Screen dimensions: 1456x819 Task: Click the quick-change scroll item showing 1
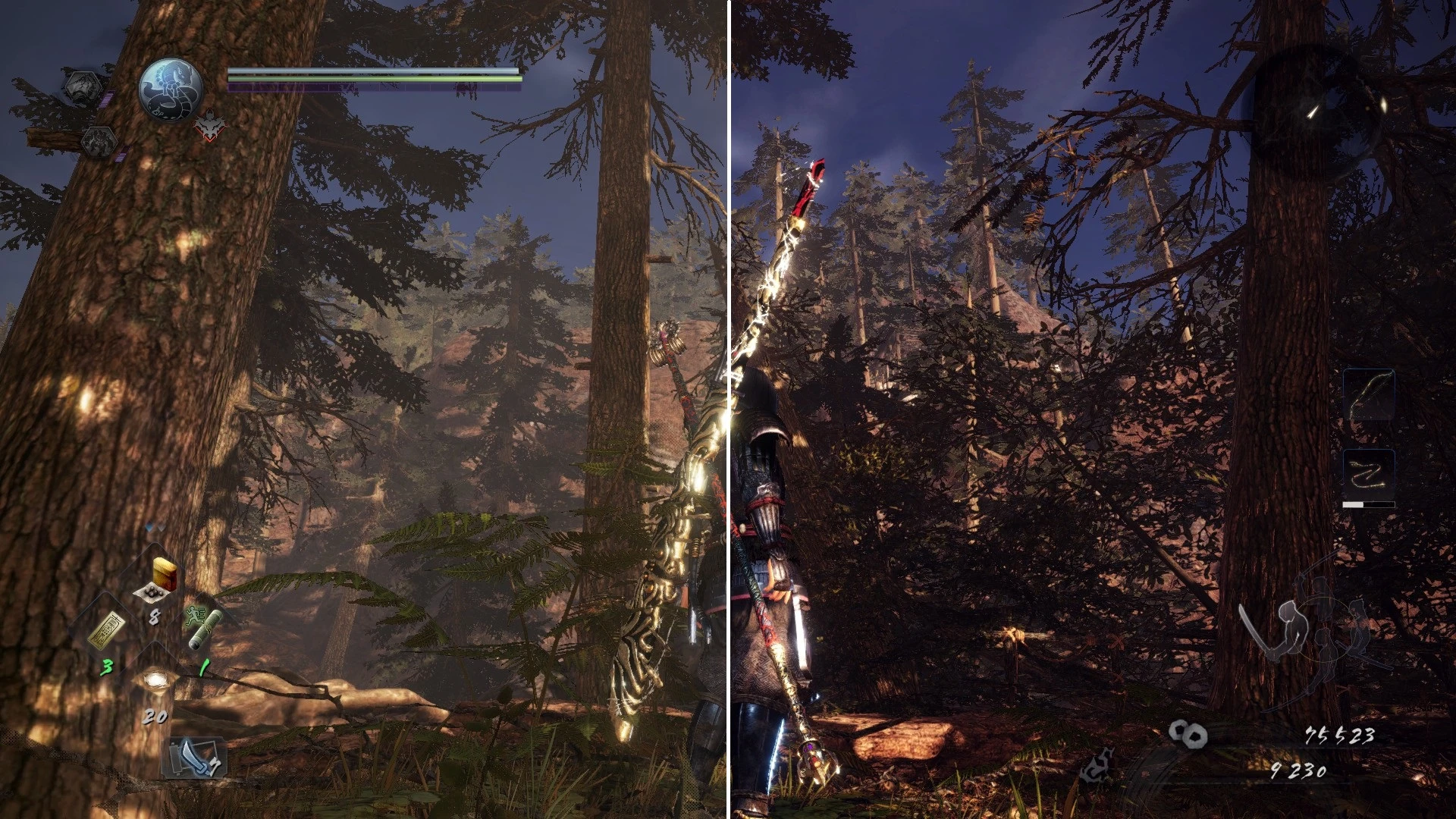(206, 629)
